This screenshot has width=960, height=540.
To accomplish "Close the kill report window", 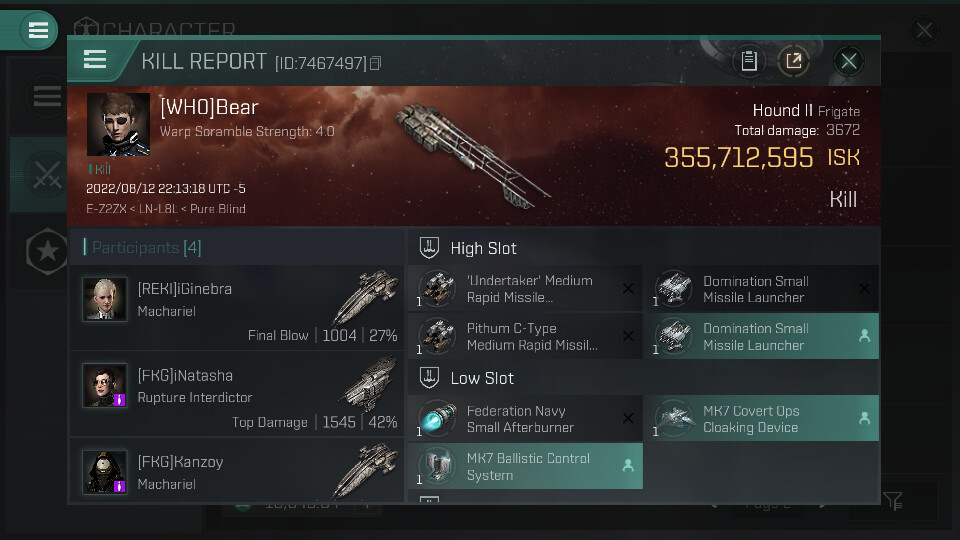I will pos(849,61).
